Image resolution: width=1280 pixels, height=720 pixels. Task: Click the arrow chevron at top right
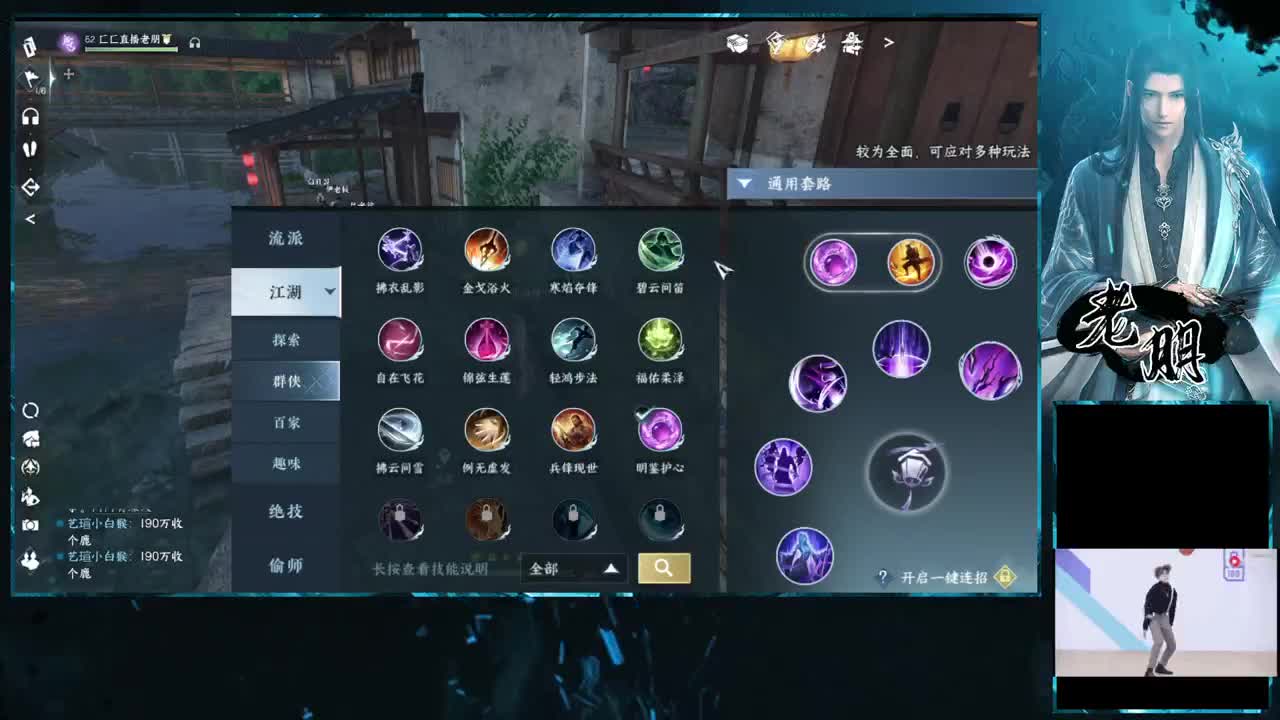point(888,44)
